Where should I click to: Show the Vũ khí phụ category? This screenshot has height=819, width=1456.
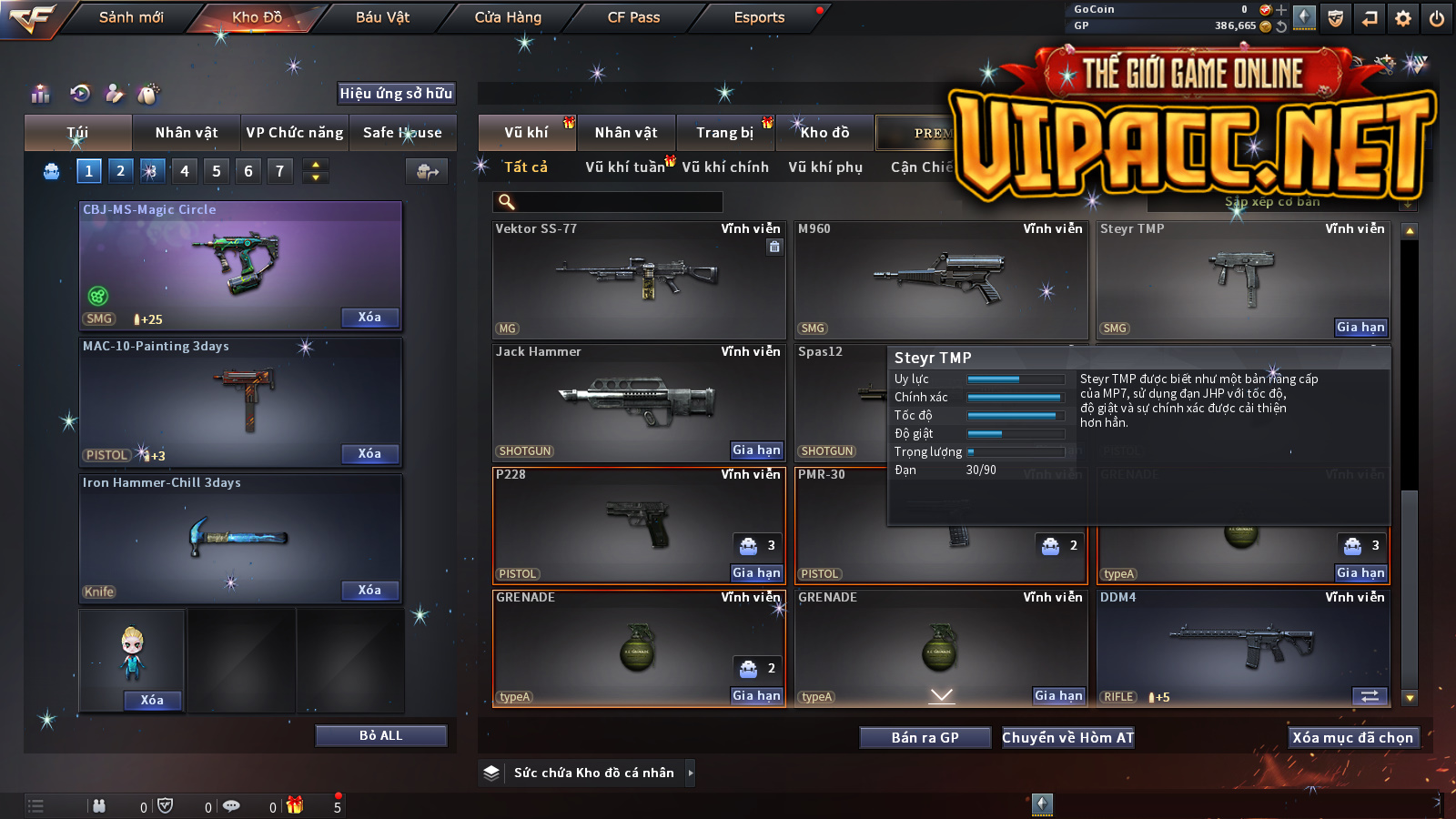pyautogui.click(x=825, y=167)
